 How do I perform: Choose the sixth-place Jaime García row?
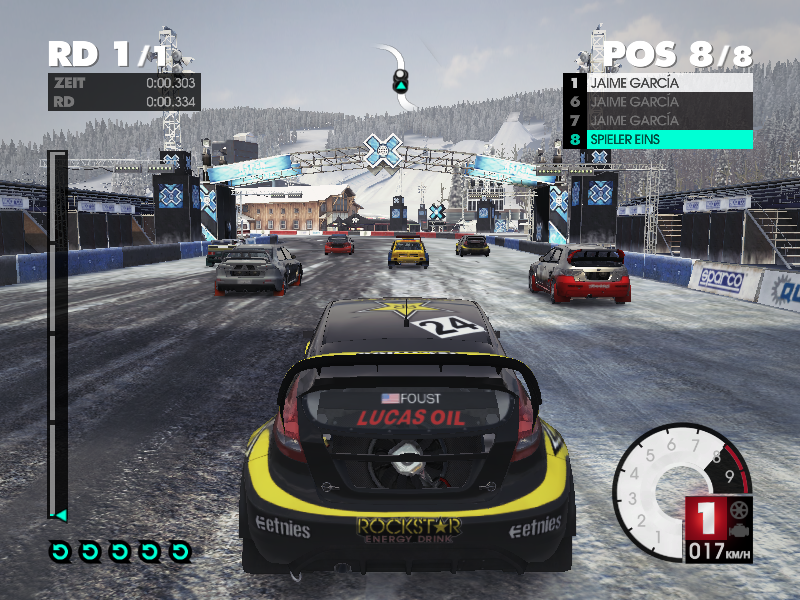(x=658, y=101)
